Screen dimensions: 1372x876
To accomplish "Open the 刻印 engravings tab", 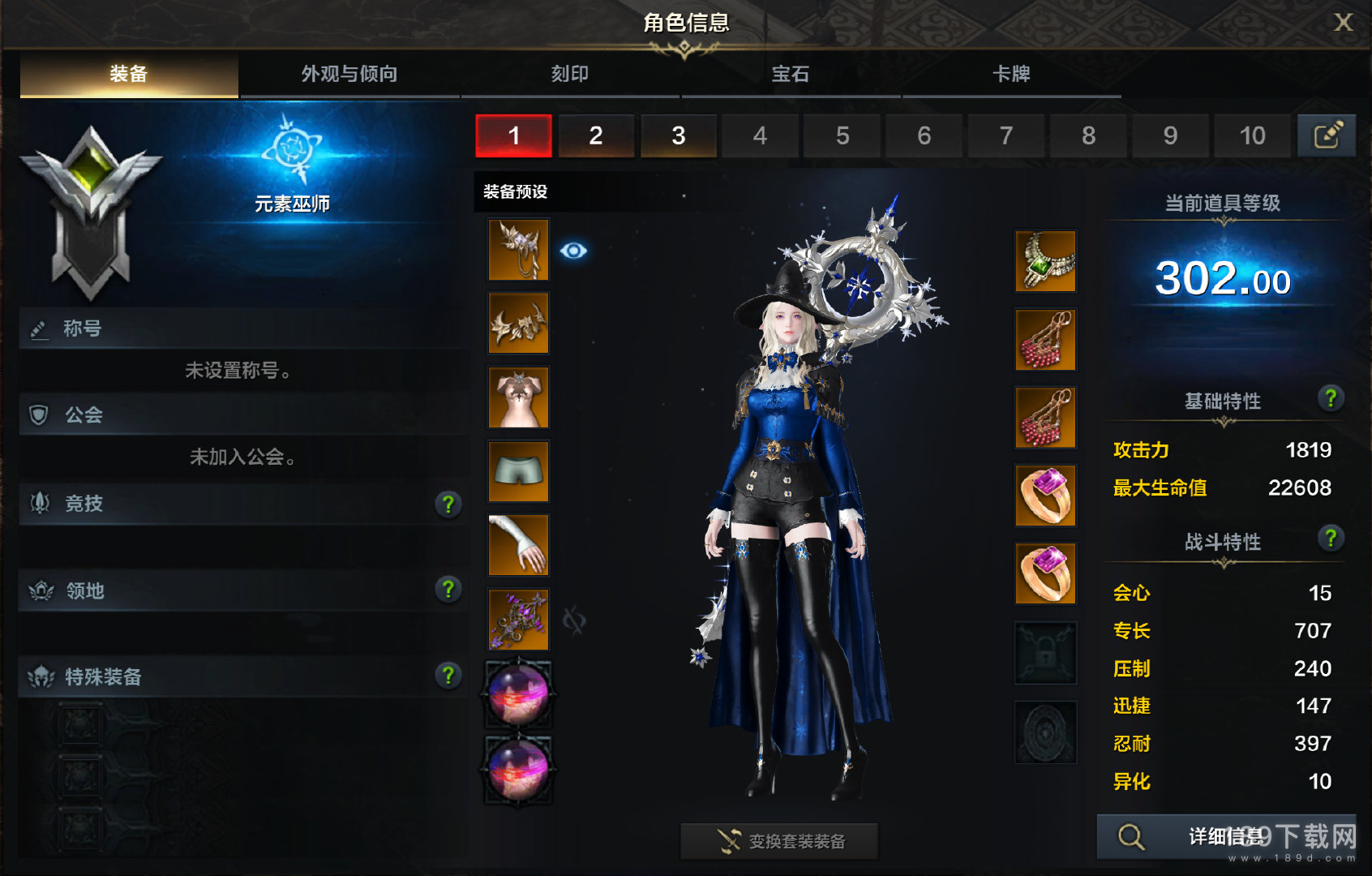I will pos(570,75).
